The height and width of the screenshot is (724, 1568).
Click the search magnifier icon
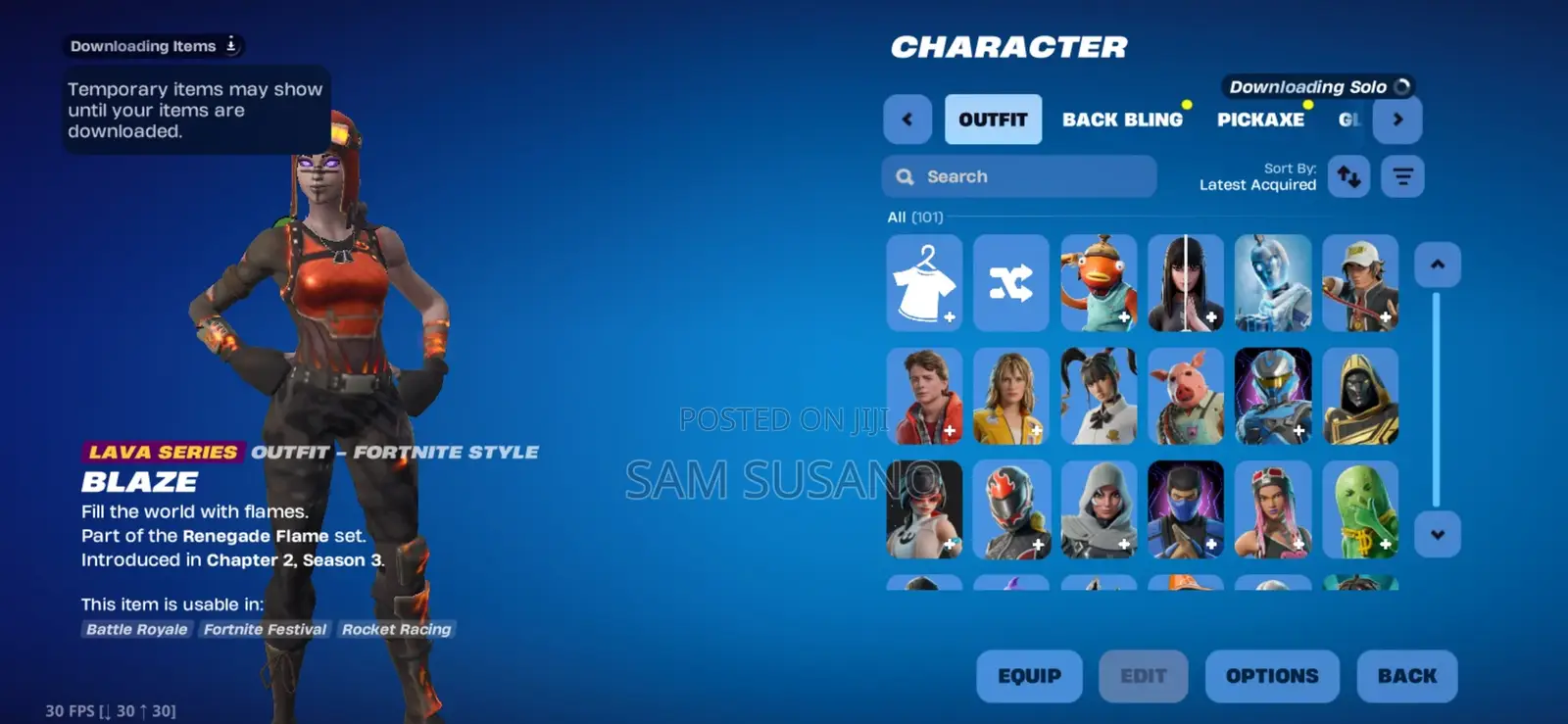coord(905,176)
